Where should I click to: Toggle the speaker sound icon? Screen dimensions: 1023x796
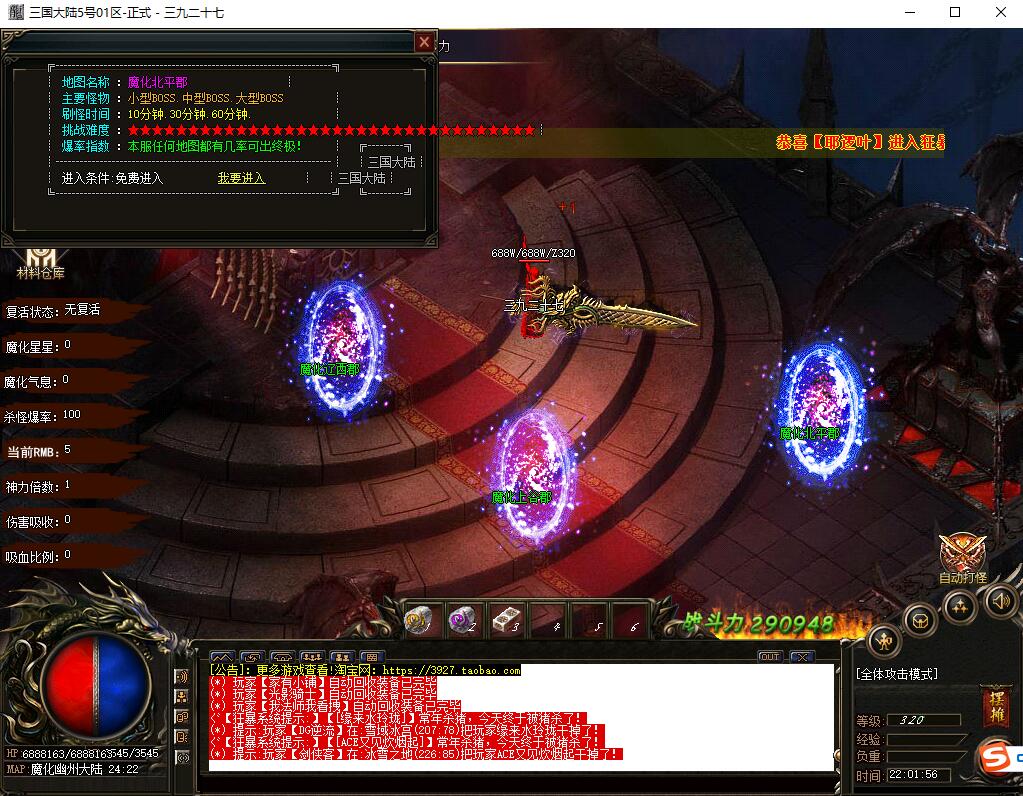tap(1000, 600)
